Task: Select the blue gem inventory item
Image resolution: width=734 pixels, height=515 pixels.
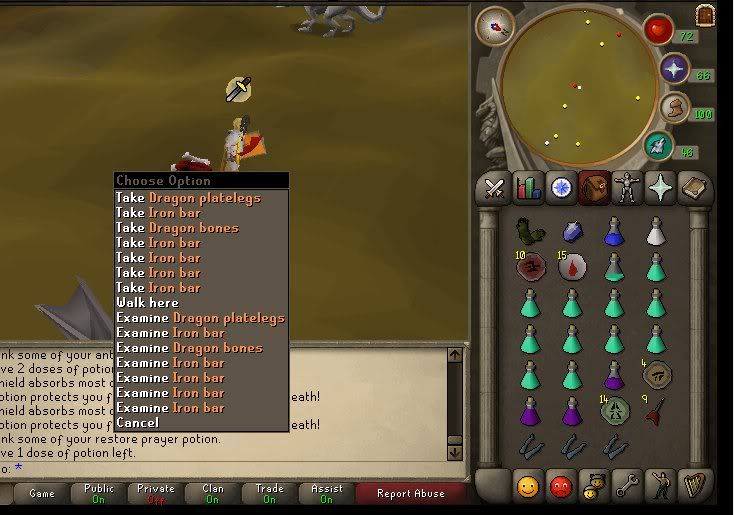Action: point(571,232)
